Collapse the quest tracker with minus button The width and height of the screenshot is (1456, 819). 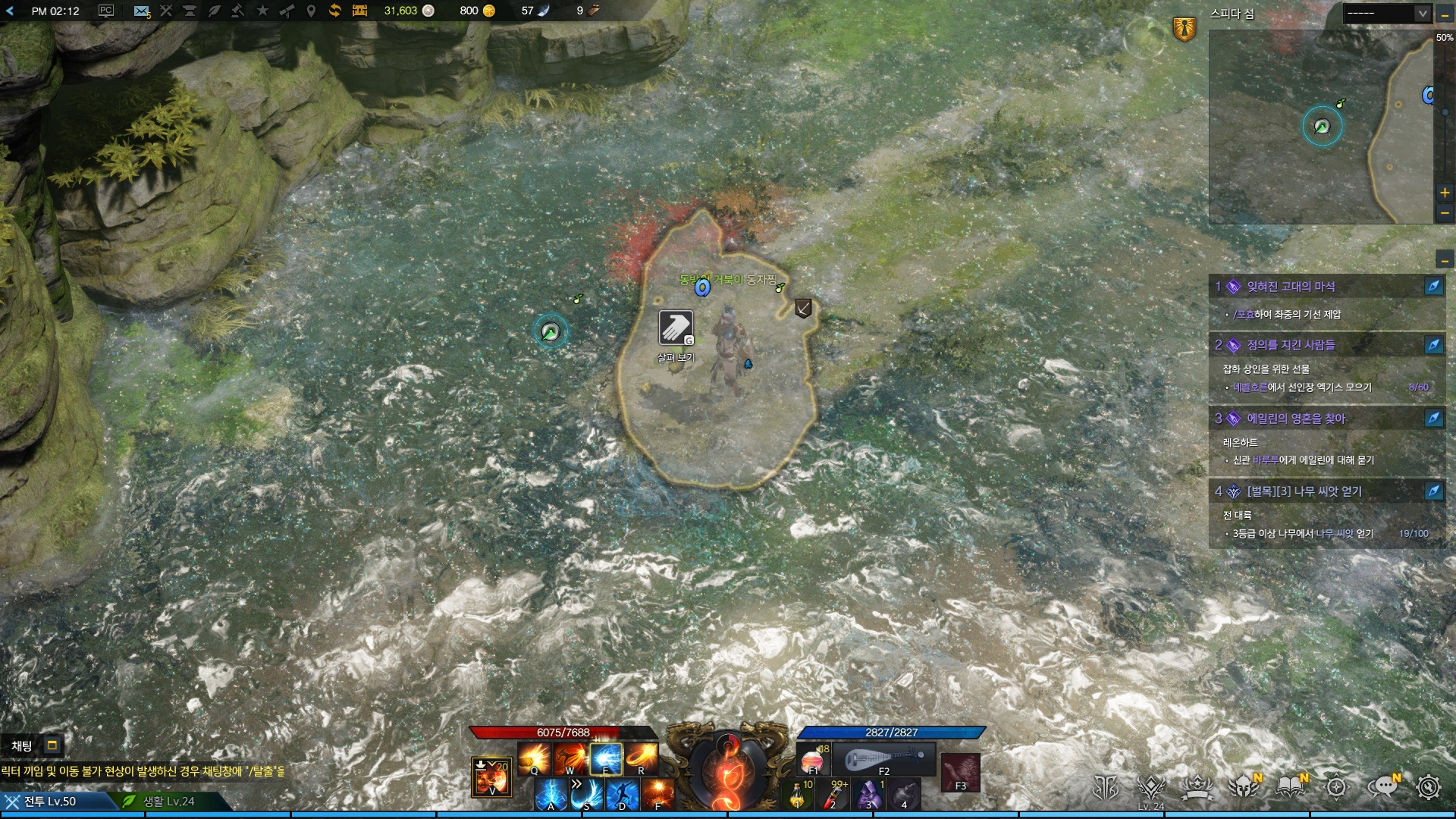pyautogui.click(x=1445, y=260)
